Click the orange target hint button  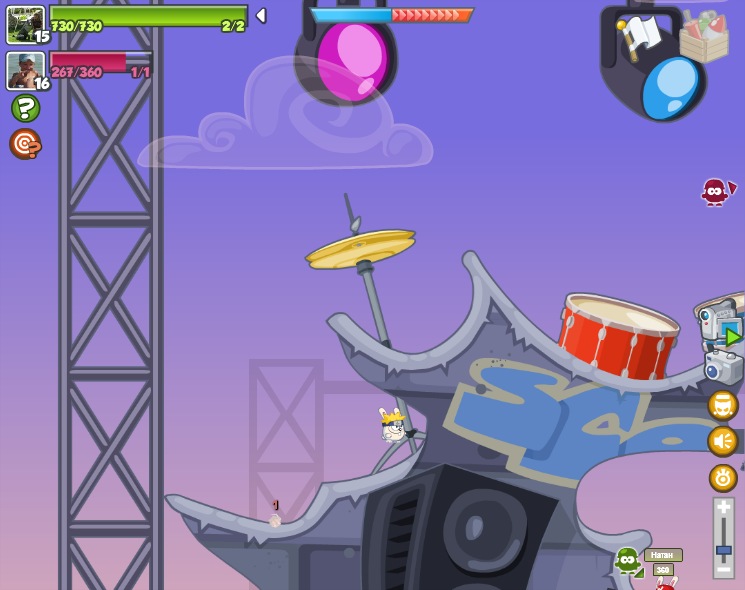[25, 144]
